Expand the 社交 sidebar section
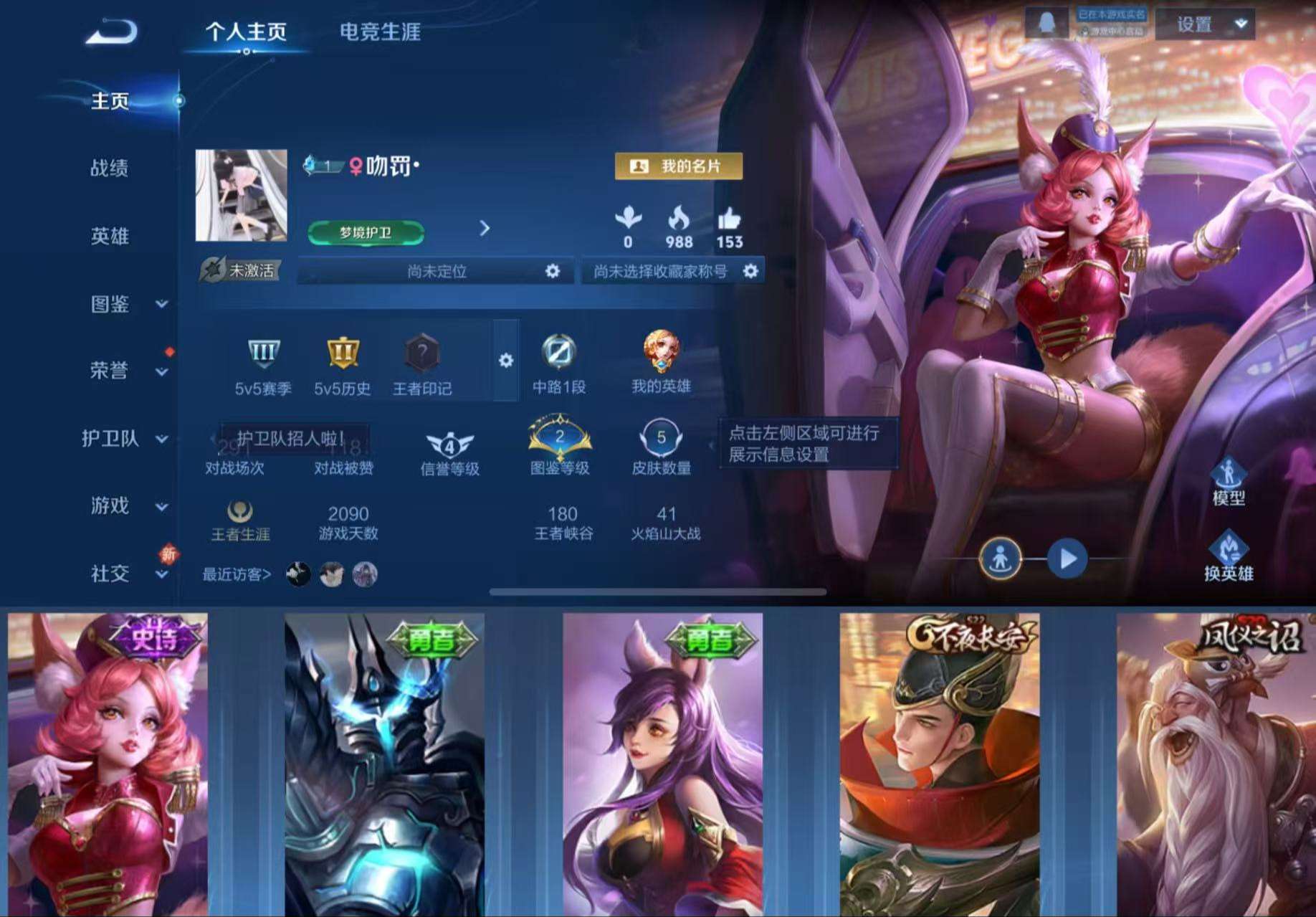Image resolution: width=1316 pixels, height=917 pixels. [112, 574]
